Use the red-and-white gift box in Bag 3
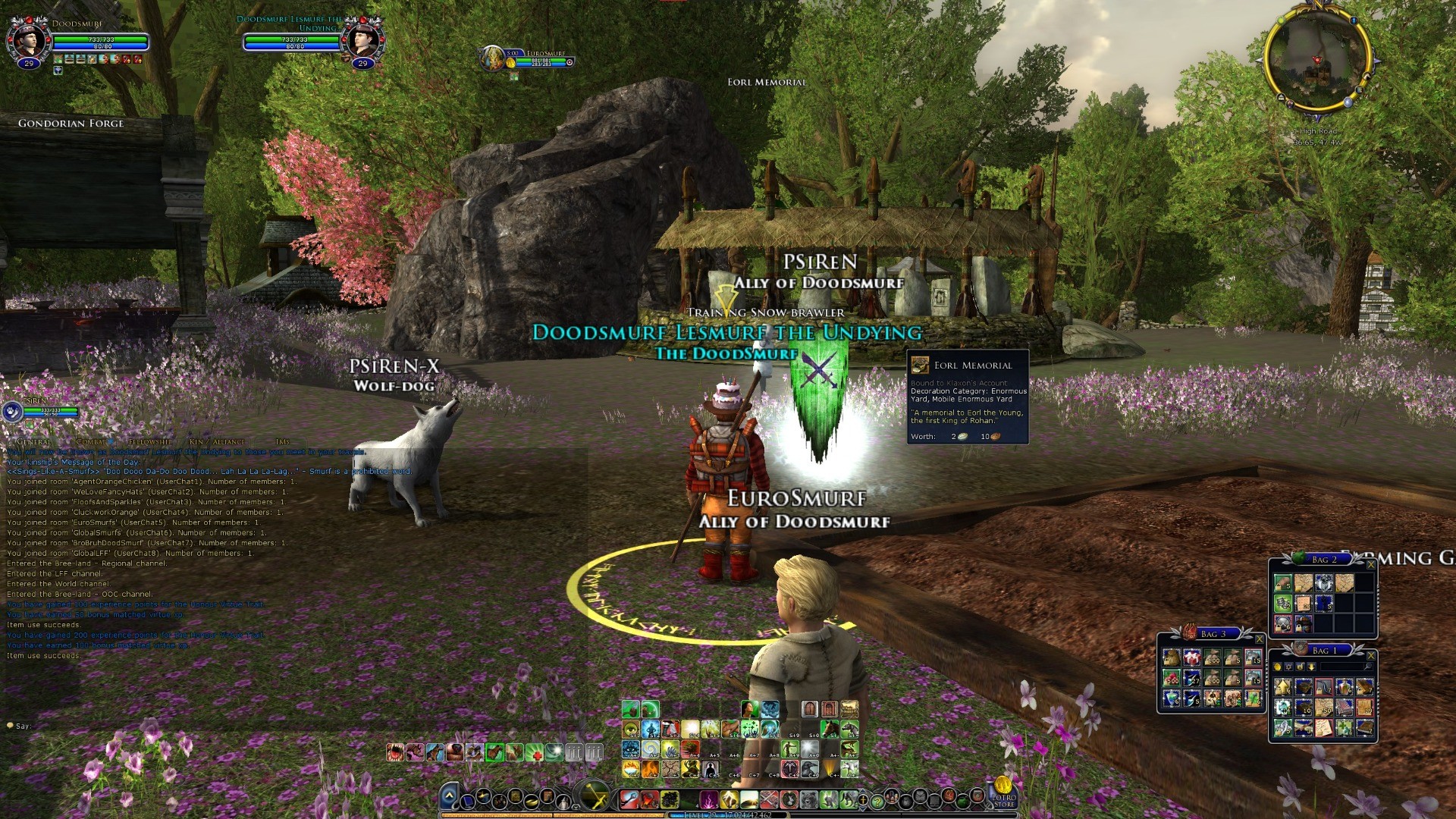Viewport: 1456px width, 819px height. [1192, 657]
